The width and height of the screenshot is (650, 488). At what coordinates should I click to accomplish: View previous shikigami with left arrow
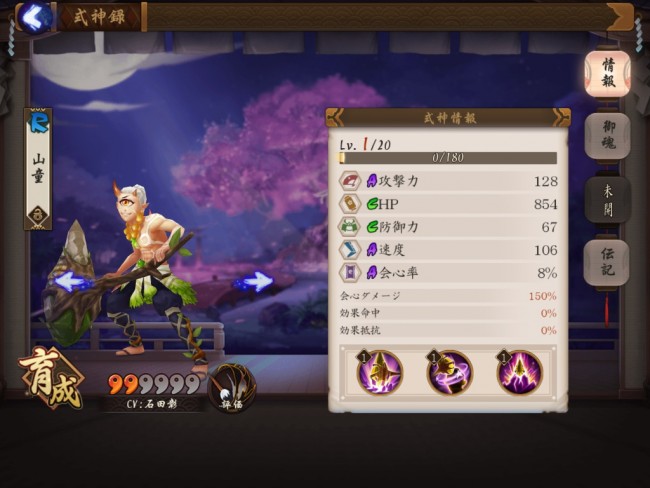pyautogui.click(x=72, y=282)
